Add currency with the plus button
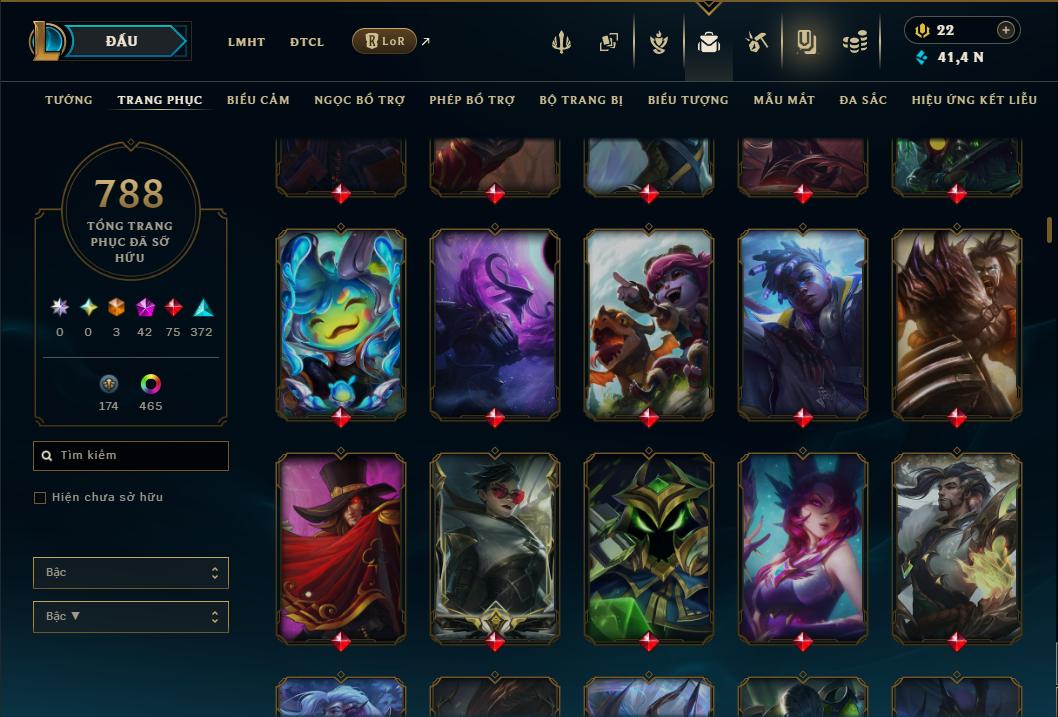This screenshot has width=1058, height=717. (1006, 30)
